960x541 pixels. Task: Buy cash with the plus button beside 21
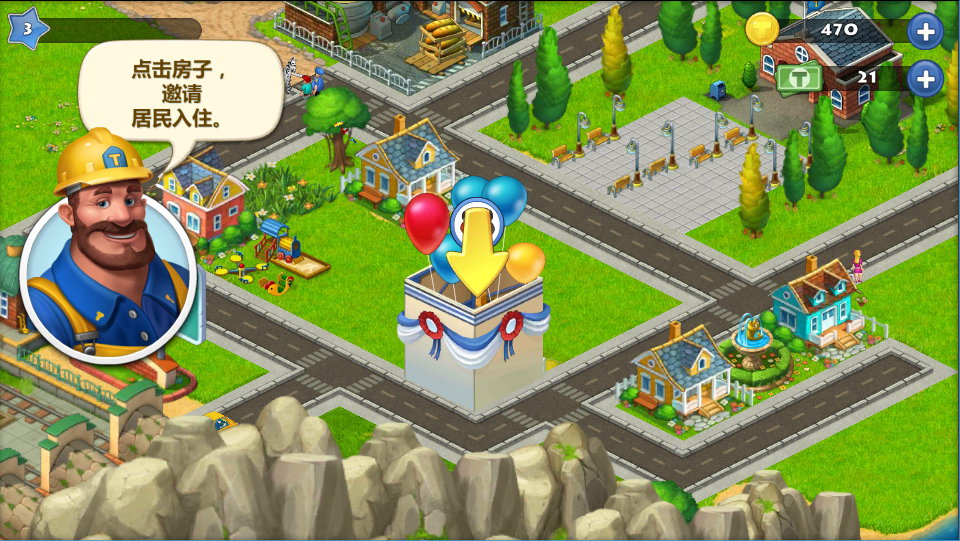(x=925, y=77)
